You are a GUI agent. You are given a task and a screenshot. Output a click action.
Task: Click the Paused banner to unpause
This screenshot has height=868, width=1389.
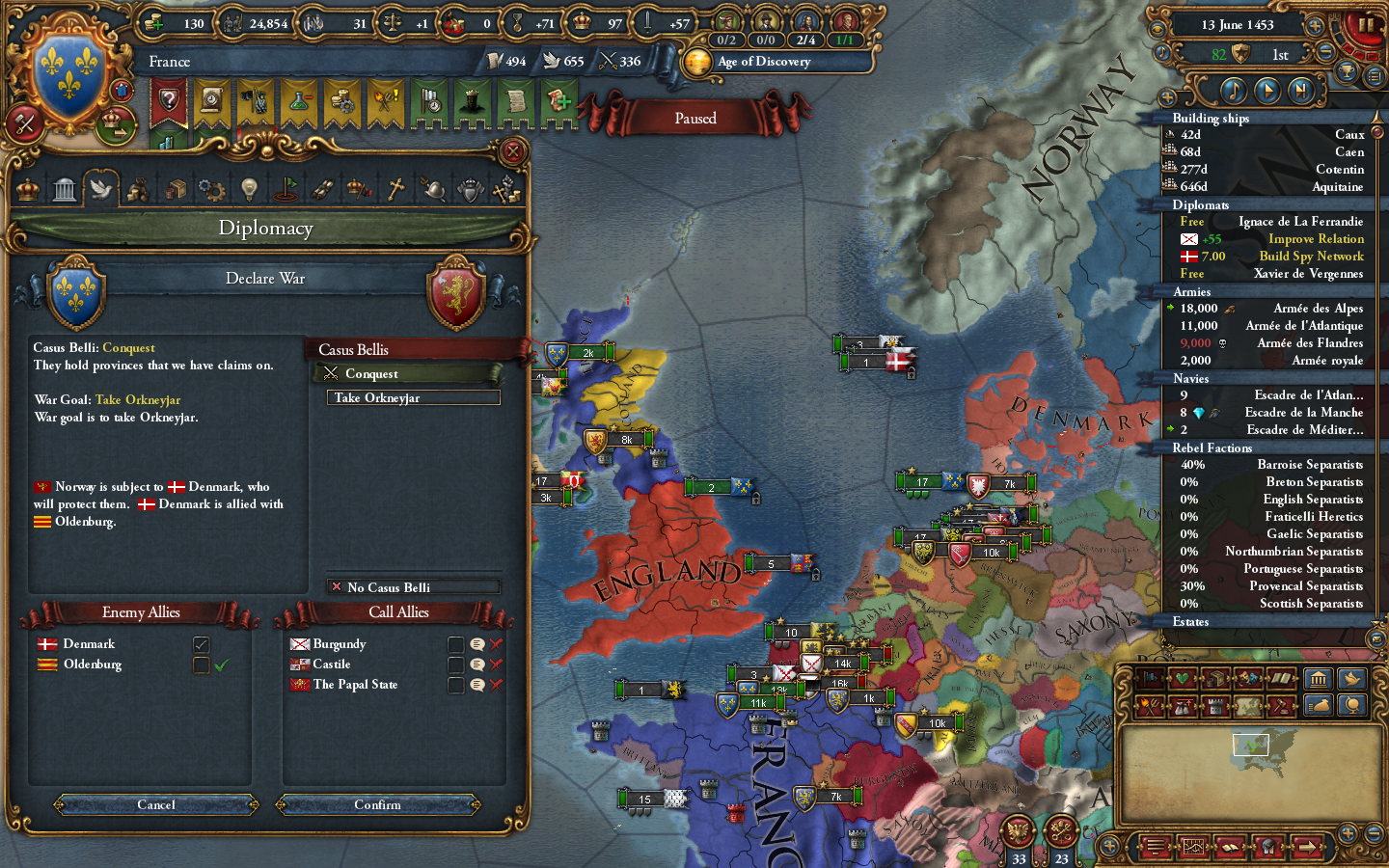696,118
